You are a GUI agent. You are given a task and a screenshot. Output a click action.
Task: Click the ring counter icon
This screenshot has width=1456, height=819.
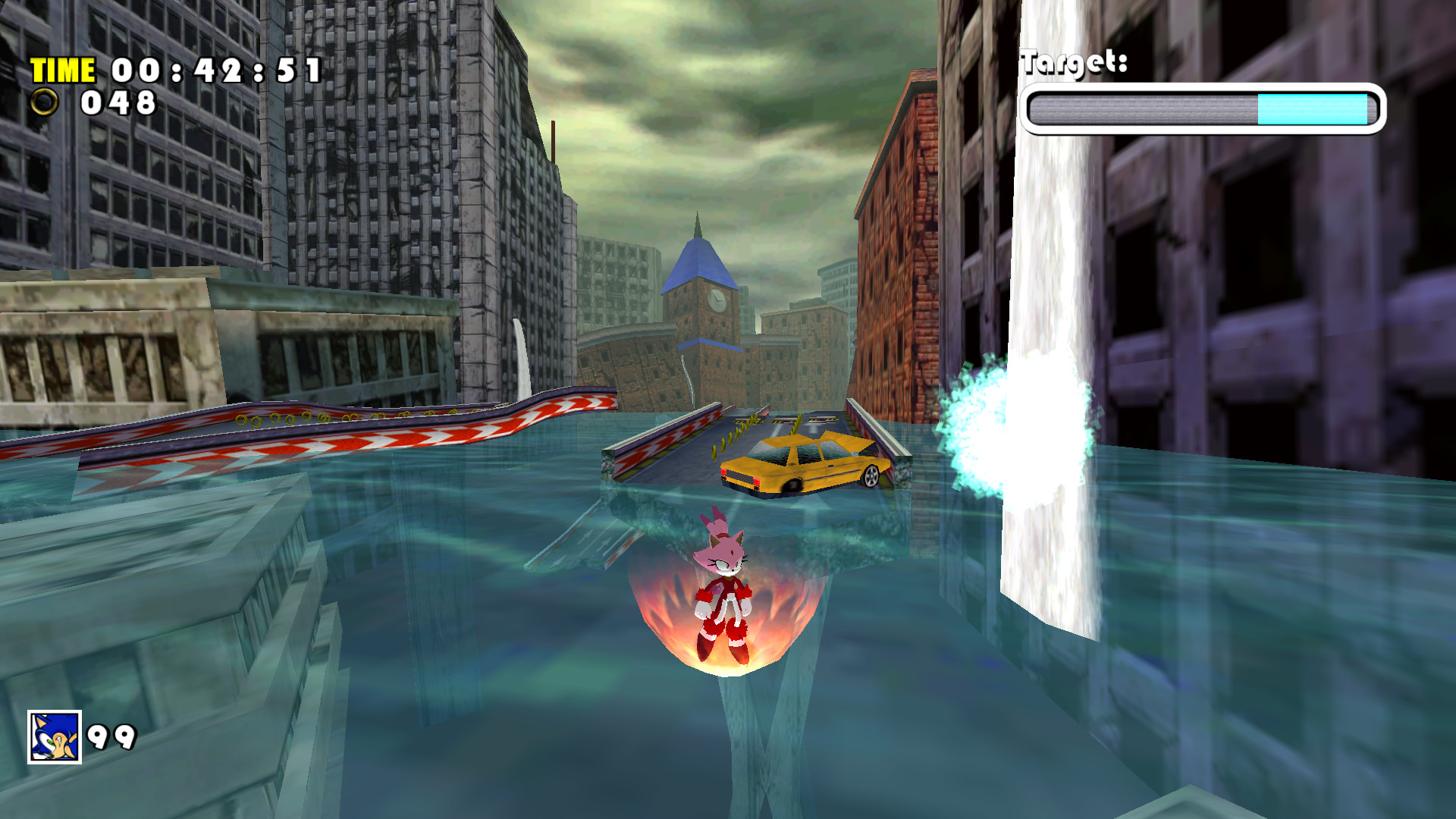(x=45, y=102)
